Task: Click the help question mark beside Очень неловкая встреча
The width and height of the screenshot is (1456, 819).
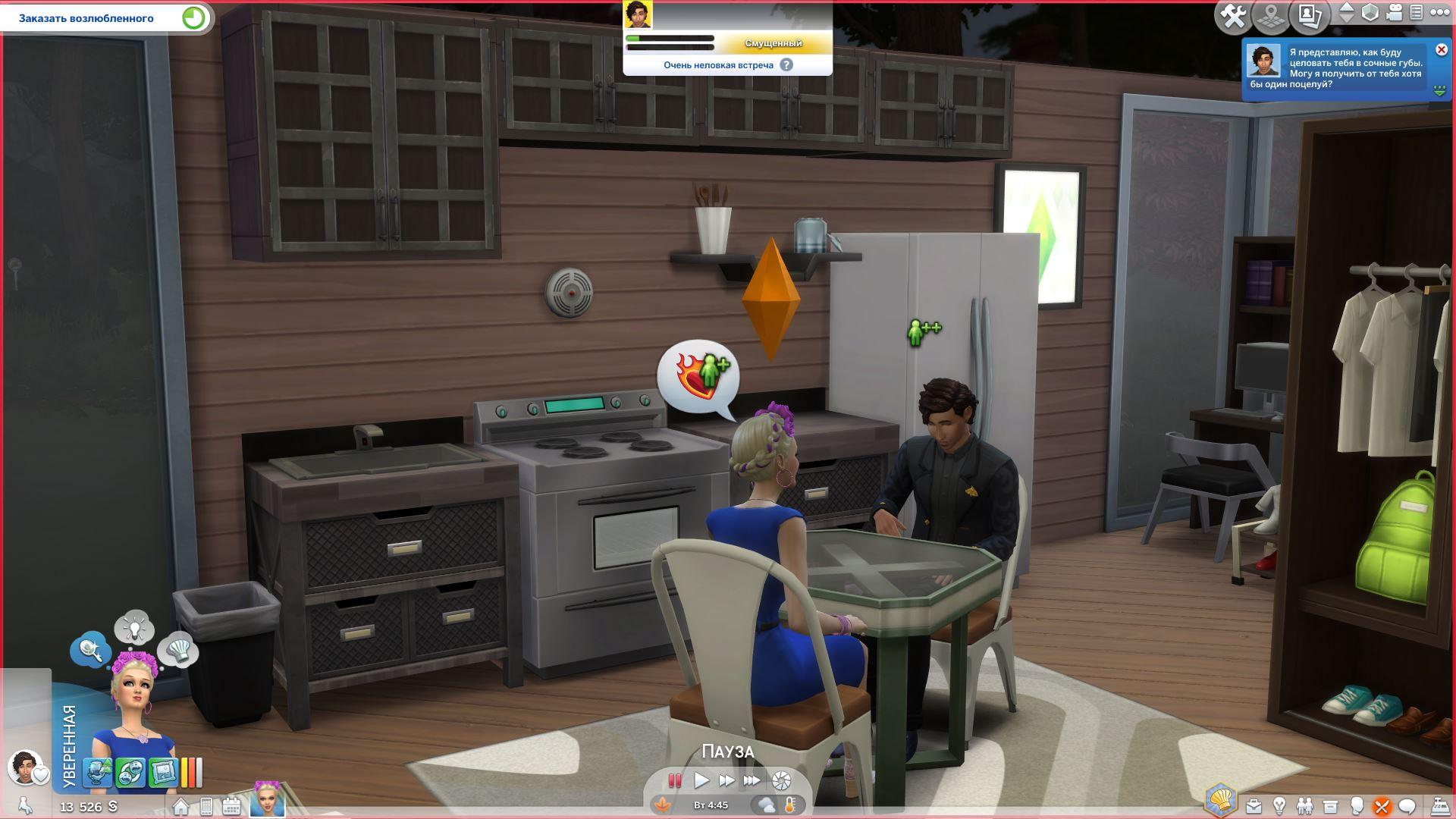Action: tap(786, 65)
